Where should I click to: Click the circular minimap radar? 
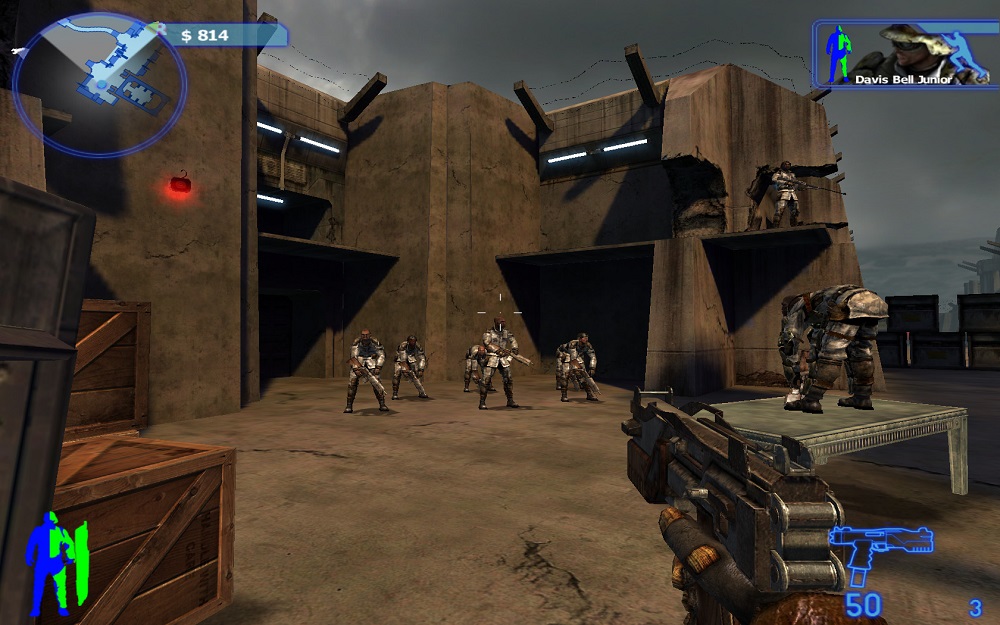(99, 84)
